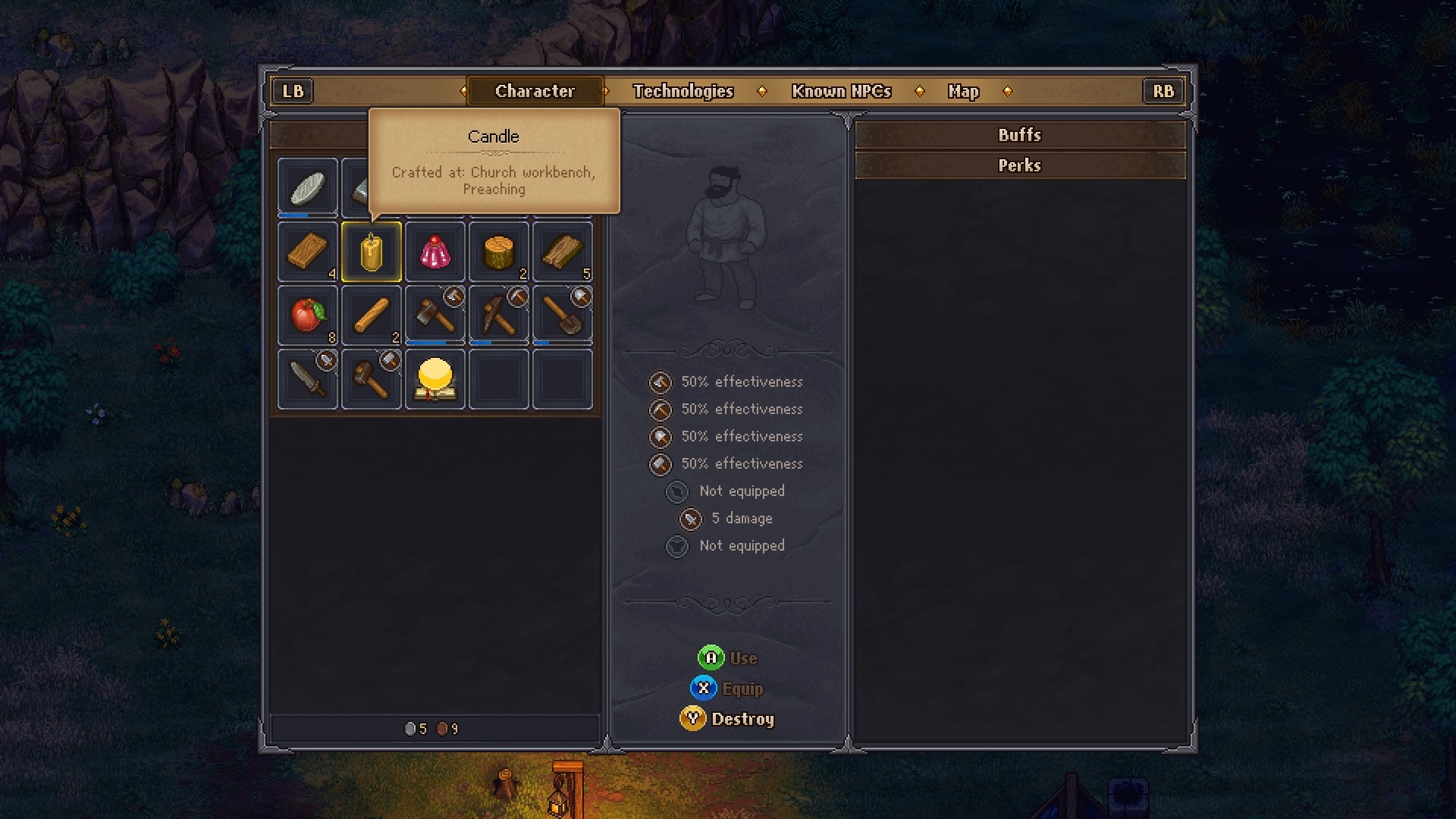Image resolution: width=1456 pixels, height=819 pixels.
Task: Expand the Perks section header
Action: pos(1019,165)
